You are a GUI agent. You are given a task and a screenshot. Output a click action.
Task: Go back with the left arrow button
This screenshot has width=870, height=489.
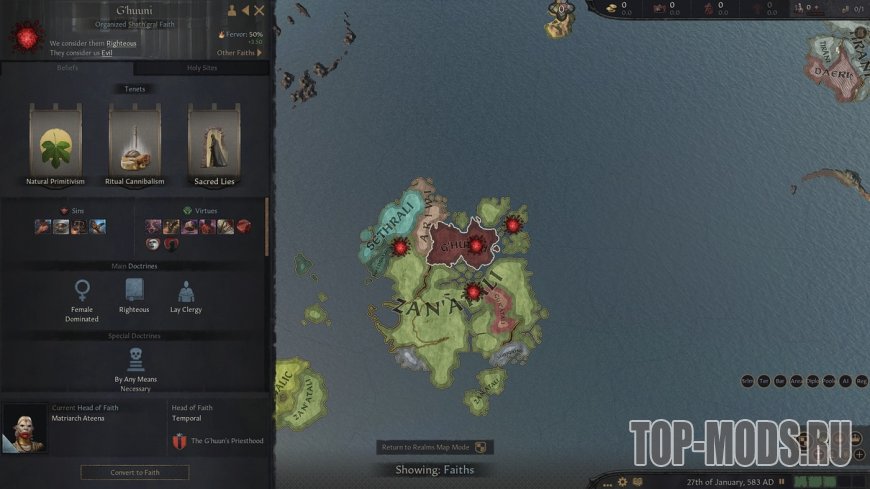(245, 11)
